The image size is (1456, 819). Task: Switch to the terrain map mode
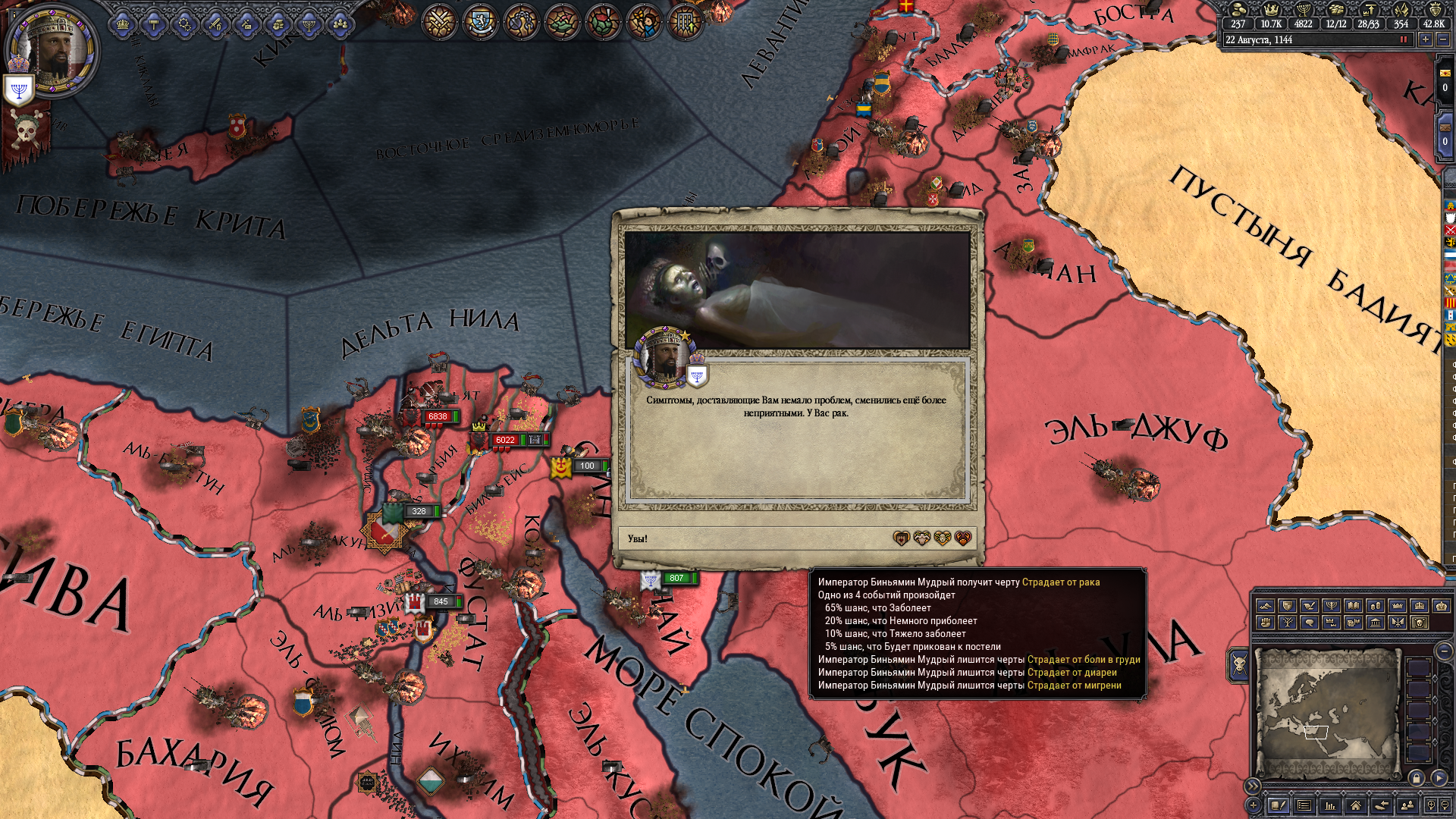1265,605
